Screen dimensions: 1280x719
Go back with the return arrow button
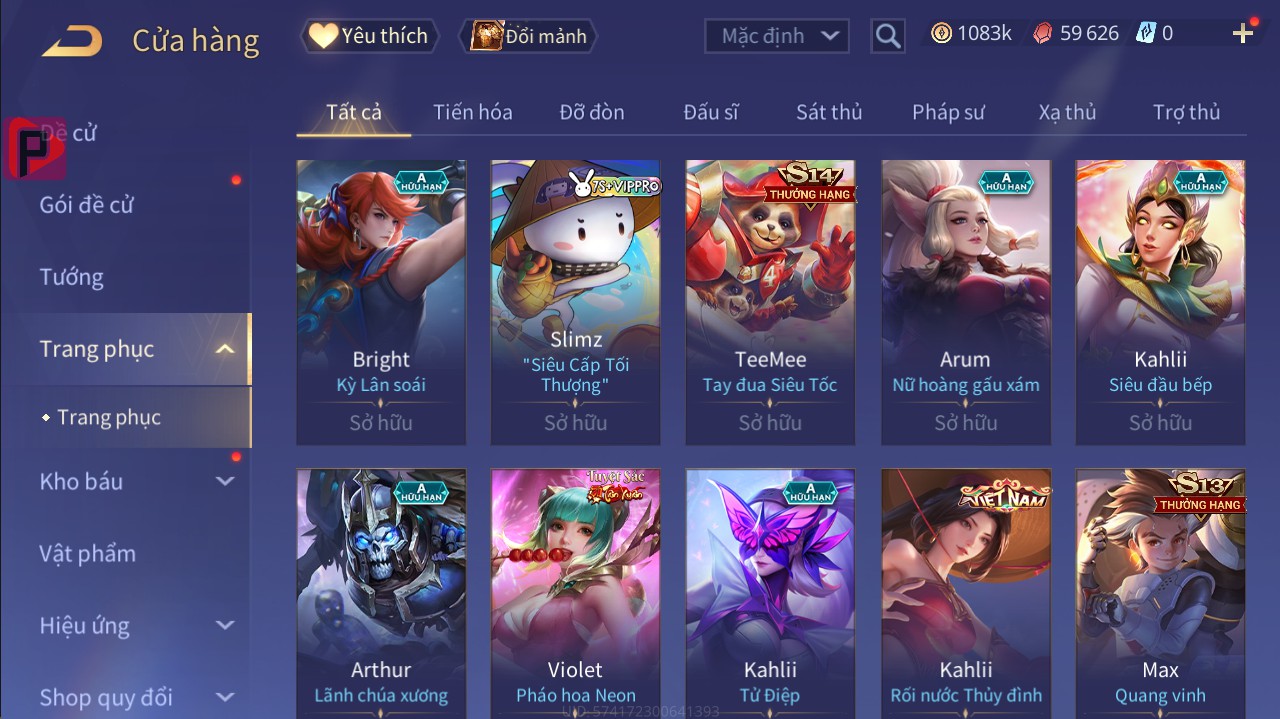[72, 40]
